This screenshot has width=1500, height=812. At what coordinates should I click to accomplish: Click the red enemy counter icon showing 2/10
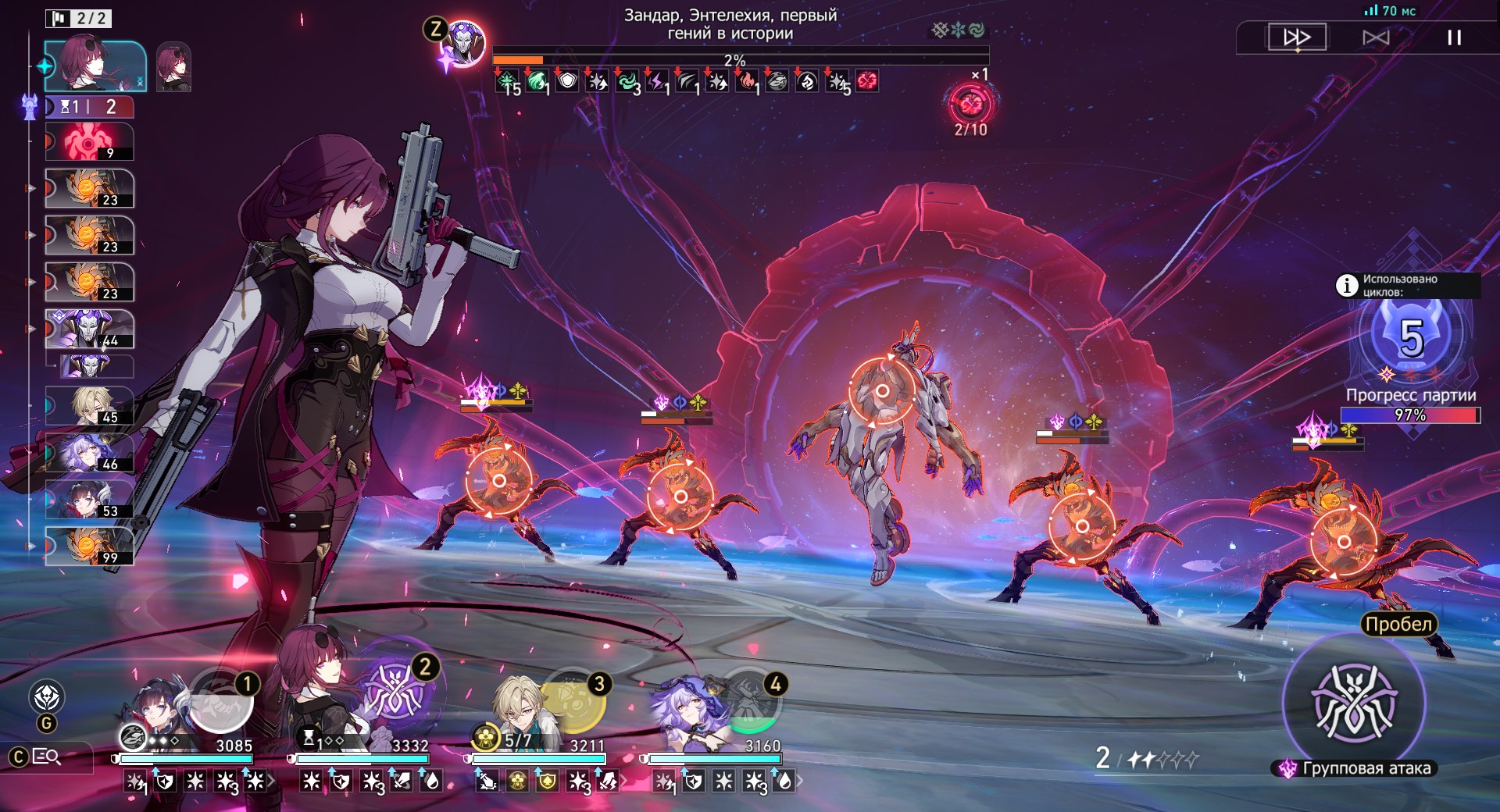(x=970, y=104)
